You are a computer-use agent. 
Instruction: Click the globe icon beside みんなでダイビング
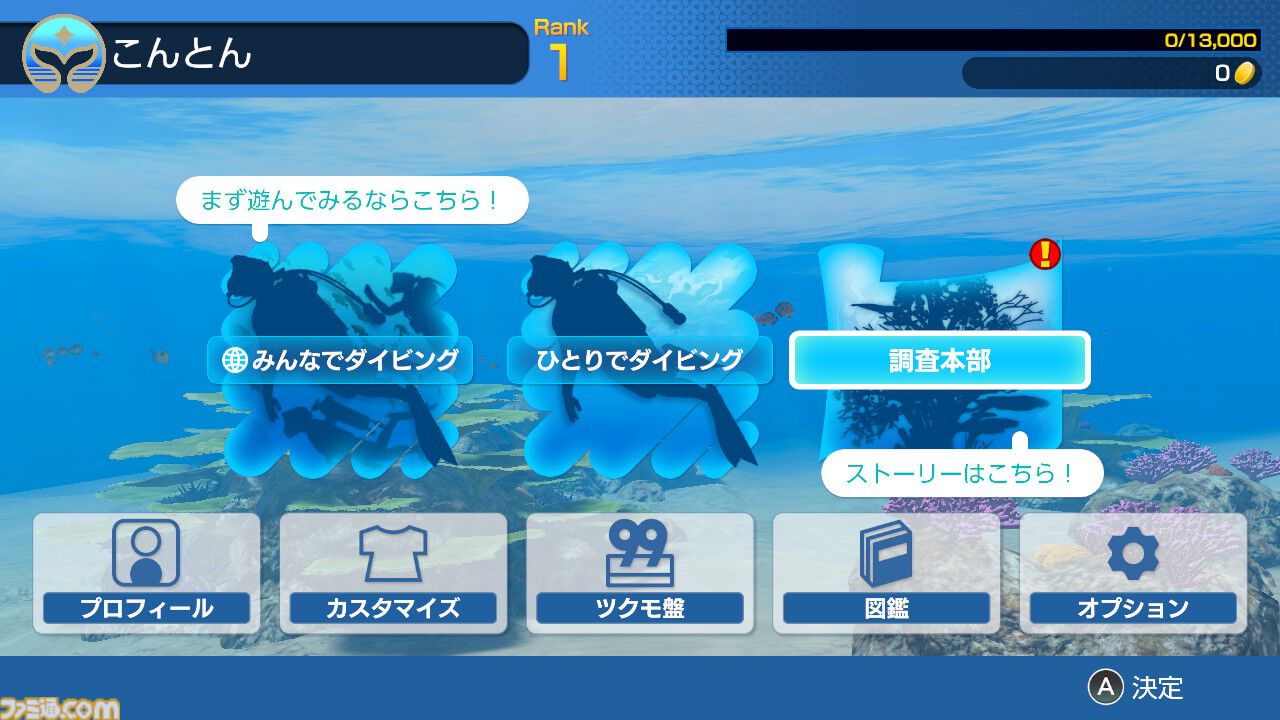[x=232, y=360]
